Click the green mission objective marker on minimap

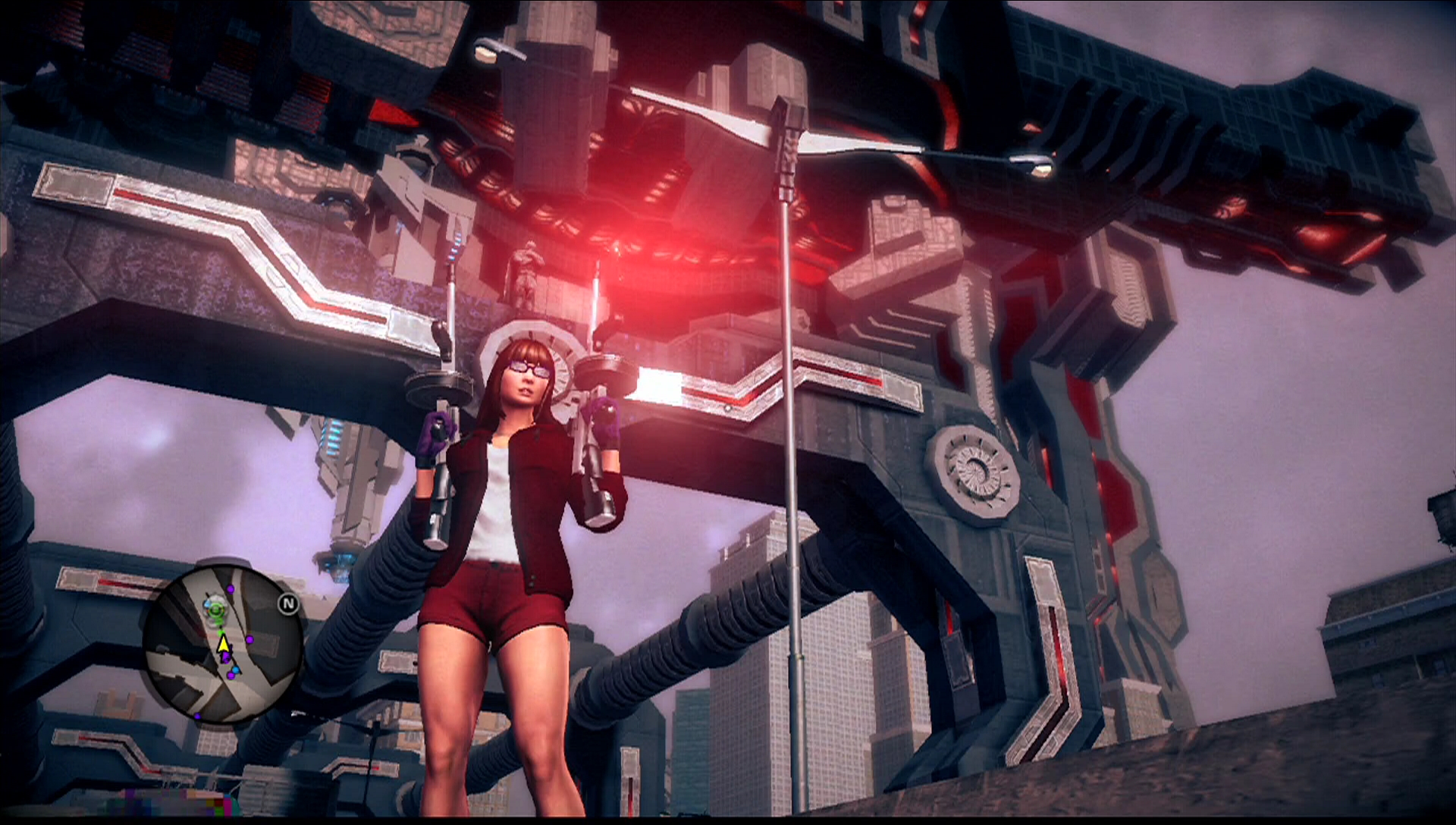coord(216,610)
